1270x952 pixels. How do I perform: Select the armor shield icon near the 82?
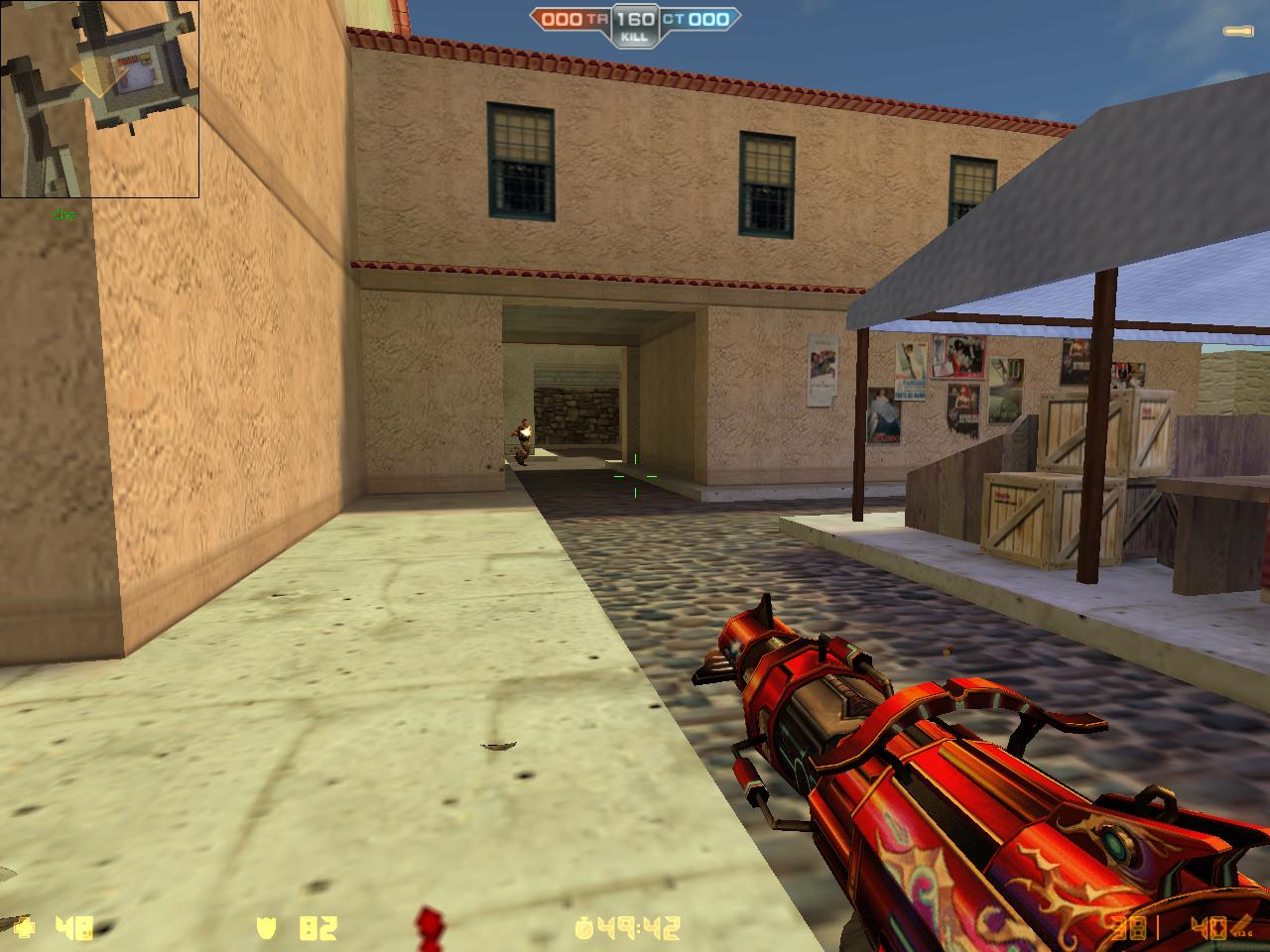(x=266, y=930)
